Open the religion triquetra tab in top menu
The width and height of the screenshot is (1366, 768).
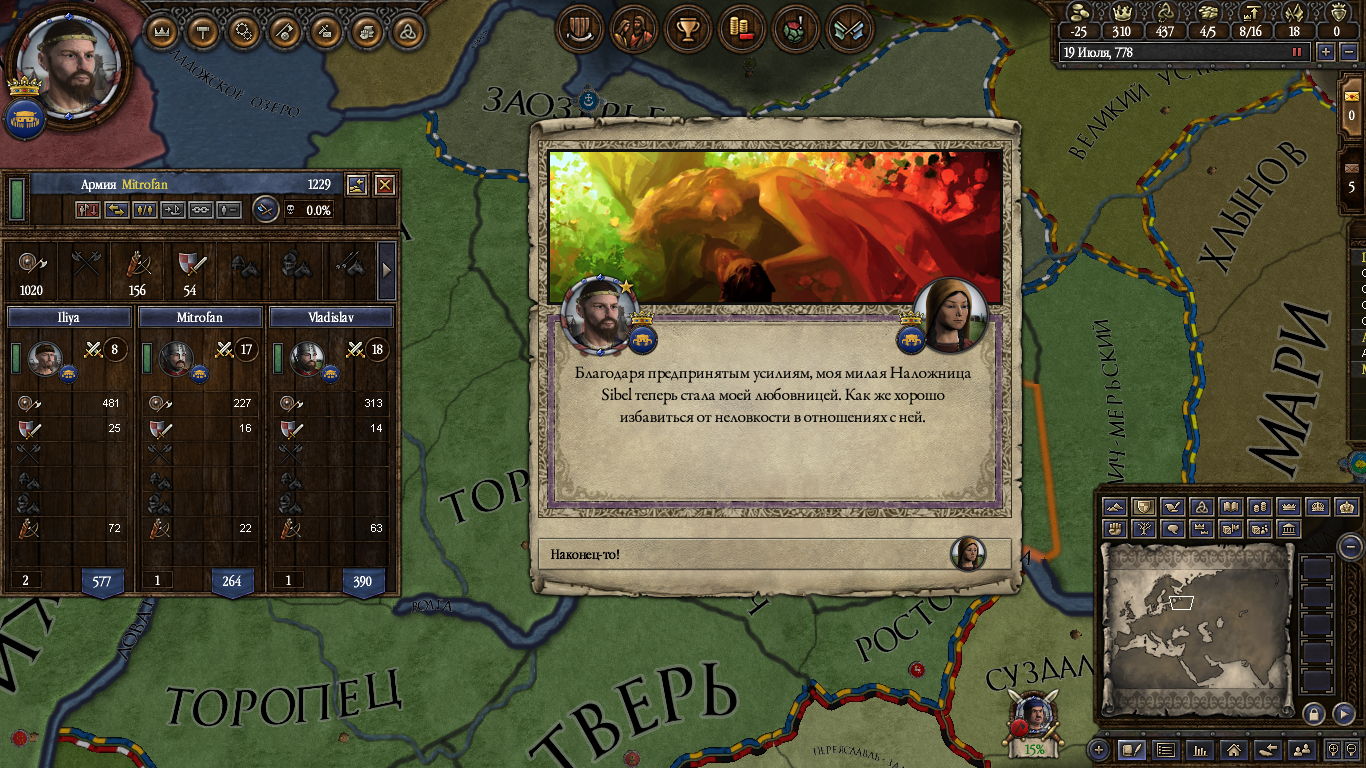[x=407, y=31]
